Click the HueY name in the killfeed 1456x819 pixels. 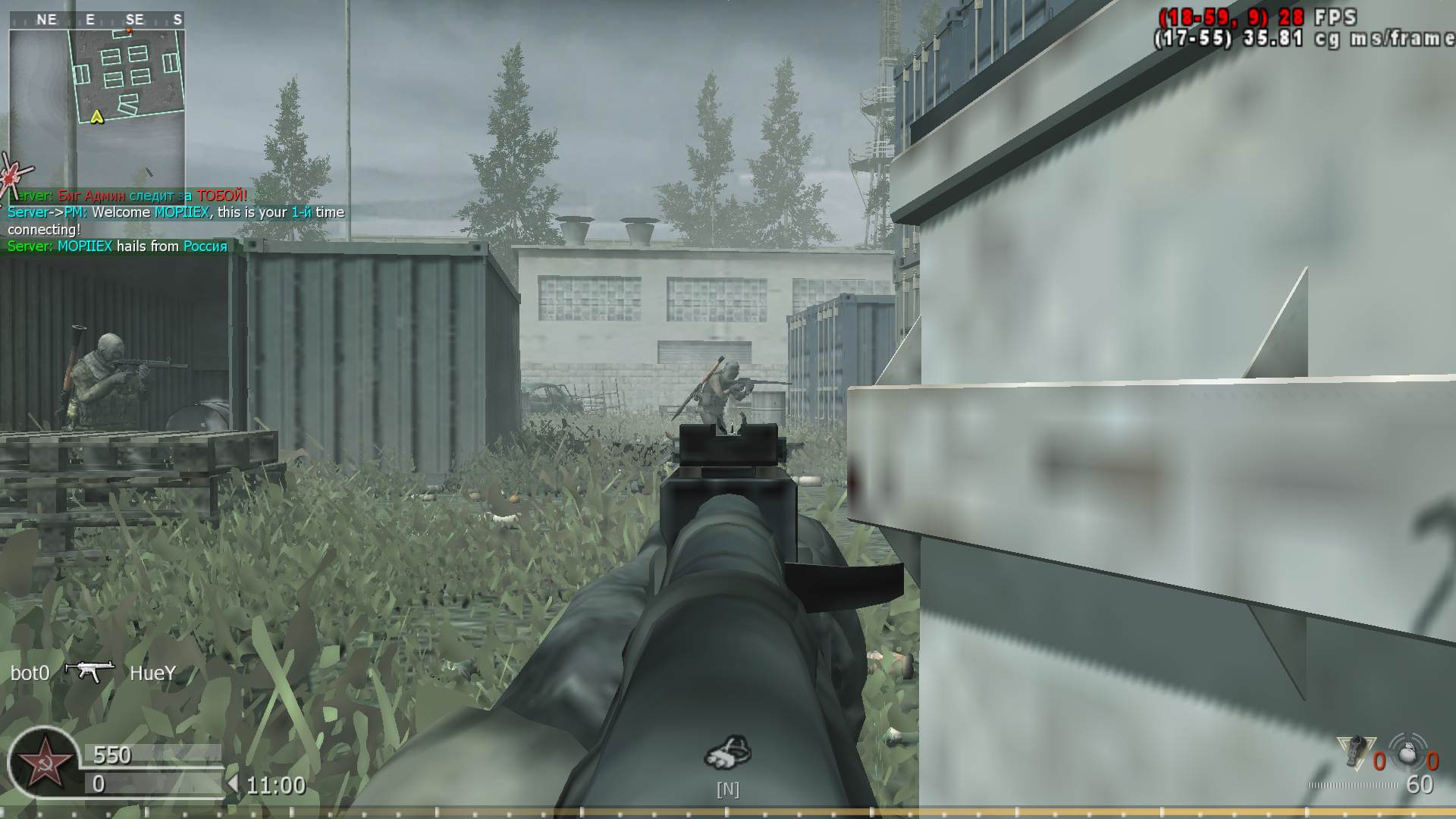tap(153, 672)
